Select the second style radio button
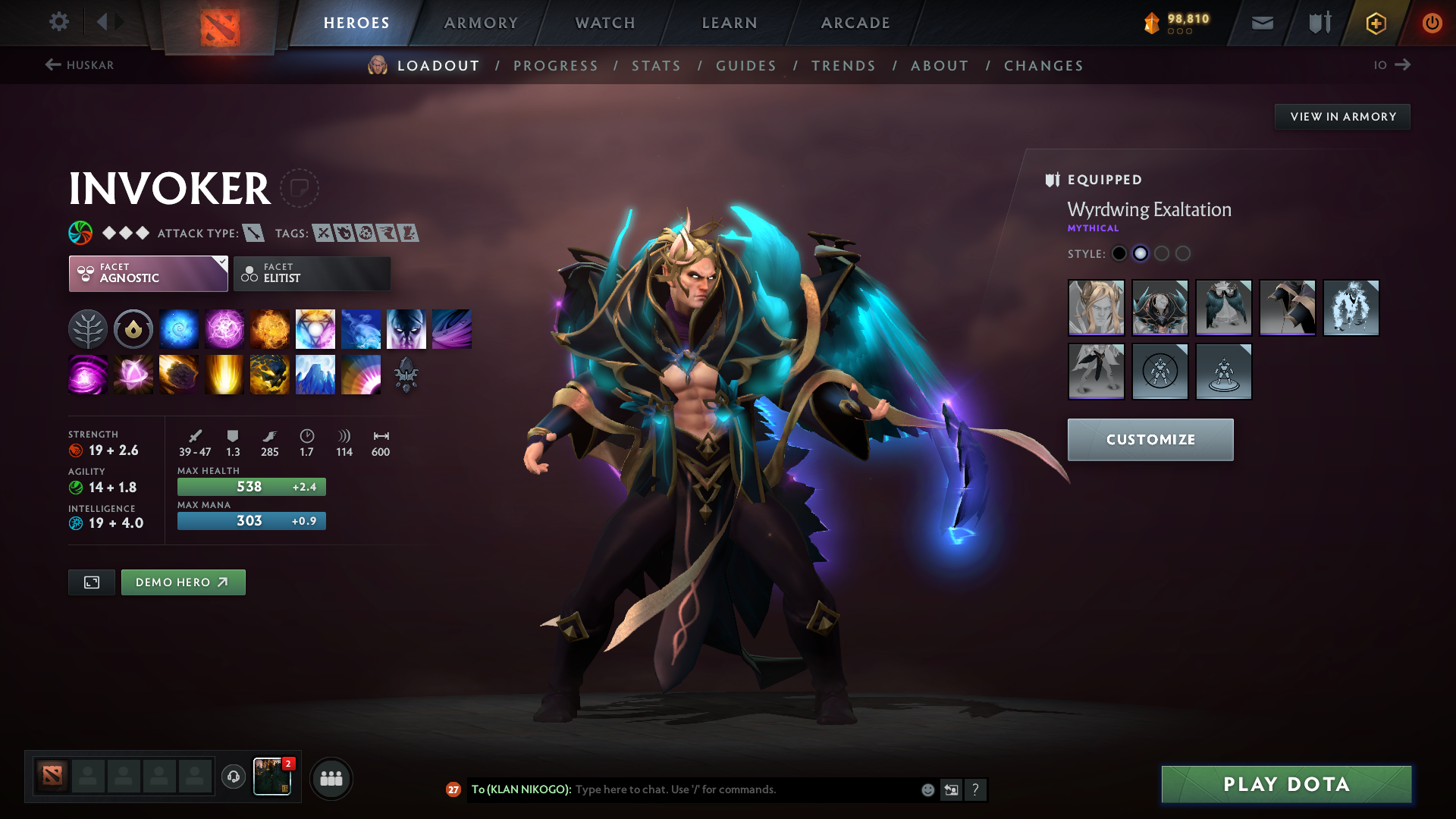 tap(1141, 254)
